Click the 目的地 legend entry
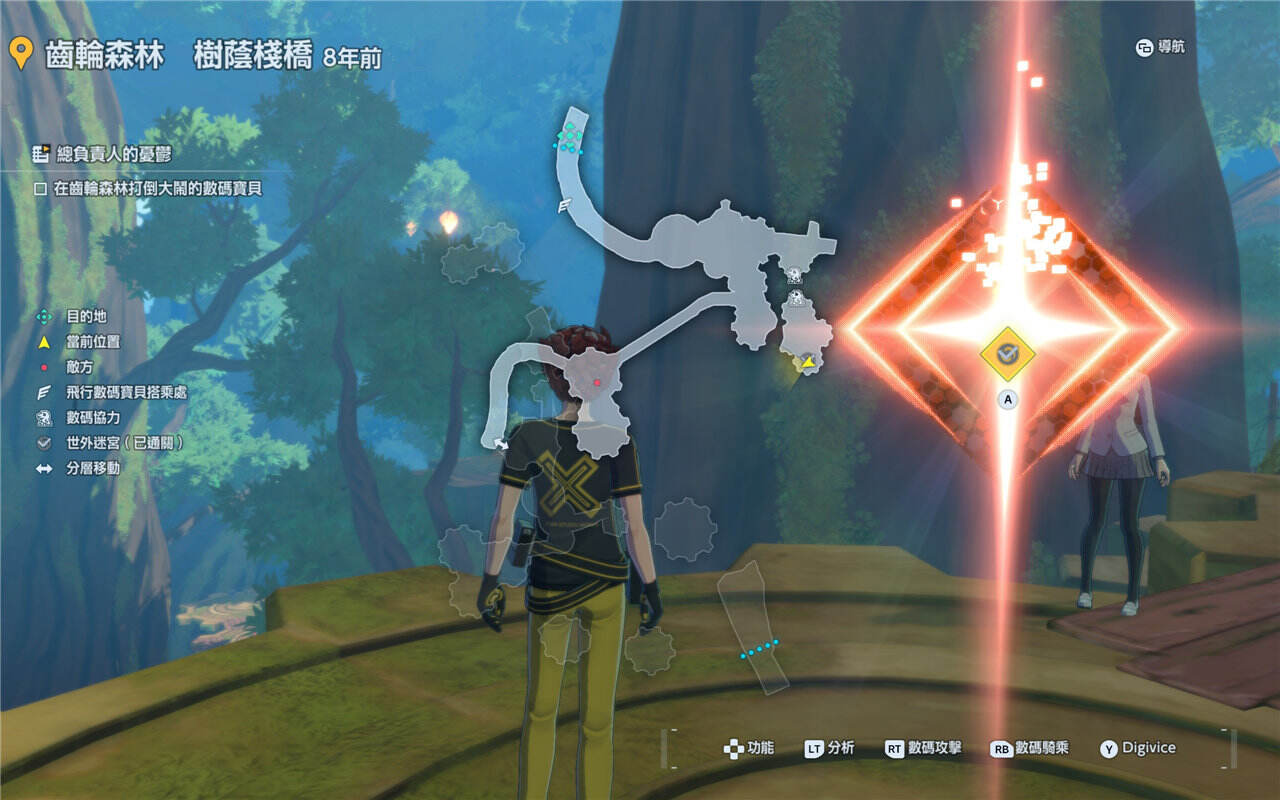1280x800 pixels. click(86, 316)
